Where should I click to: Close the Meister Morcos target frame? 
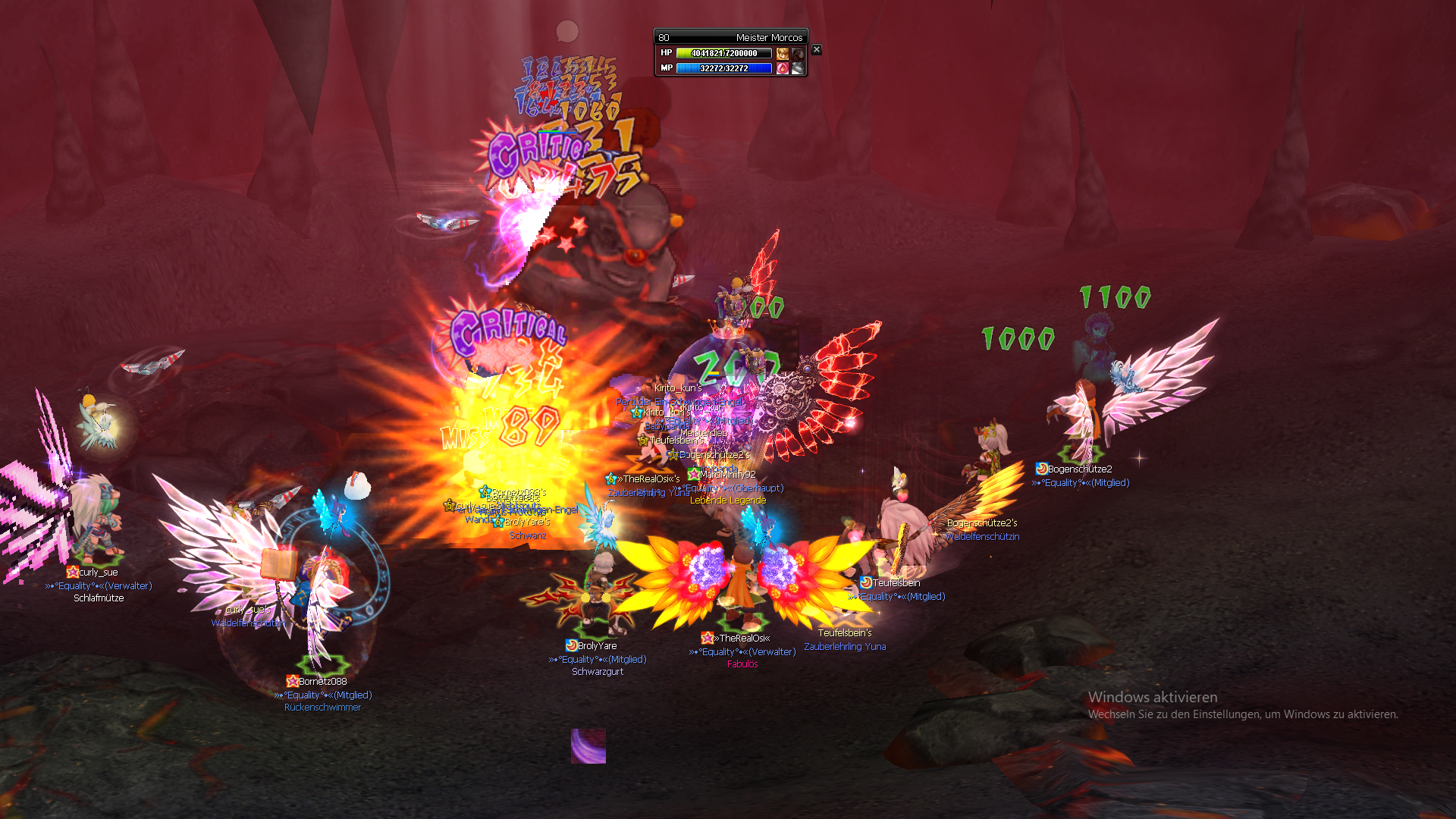tap(816, 49)
